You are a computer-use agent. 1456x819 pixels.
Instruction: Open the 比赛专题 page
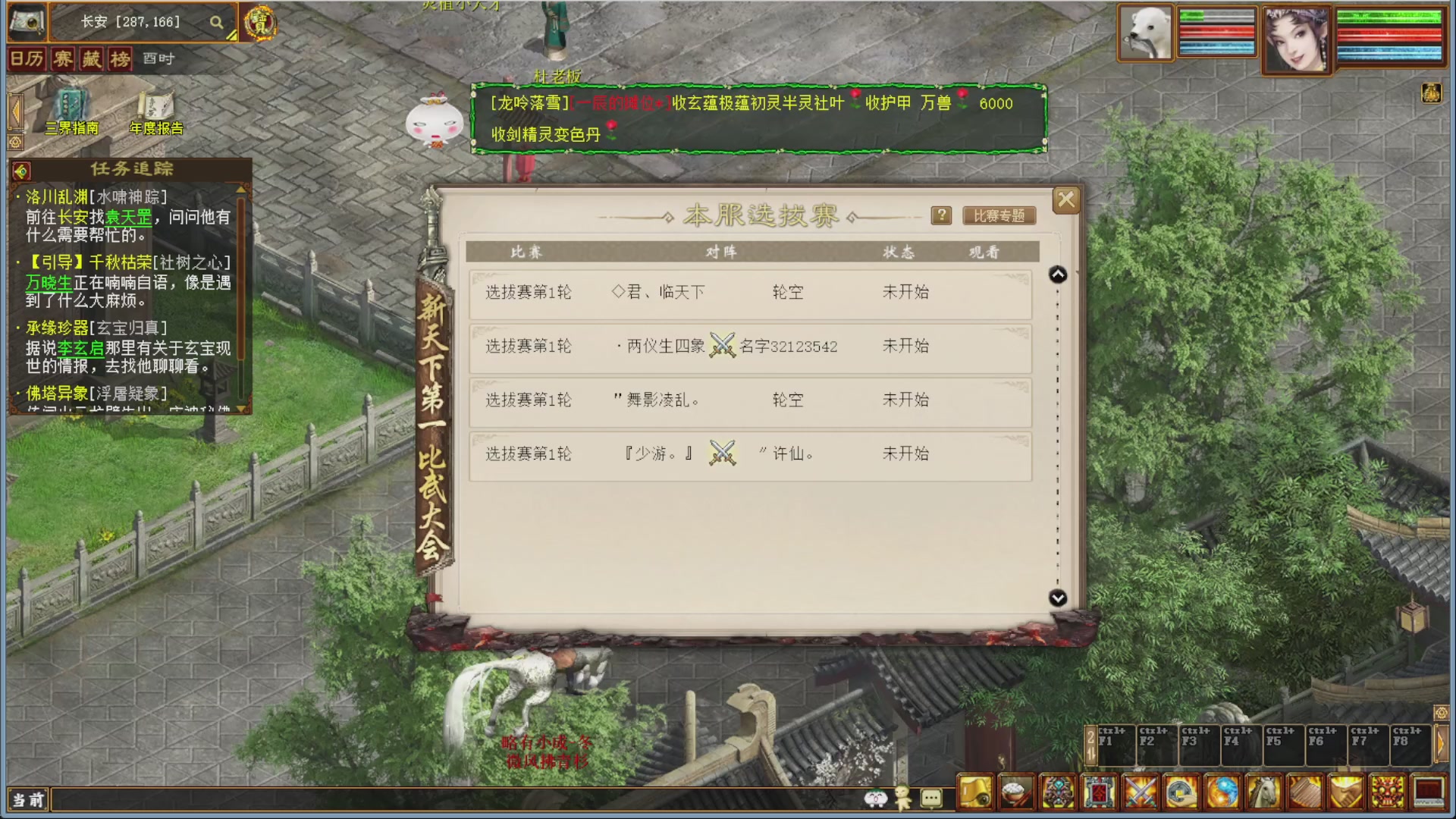997,215
